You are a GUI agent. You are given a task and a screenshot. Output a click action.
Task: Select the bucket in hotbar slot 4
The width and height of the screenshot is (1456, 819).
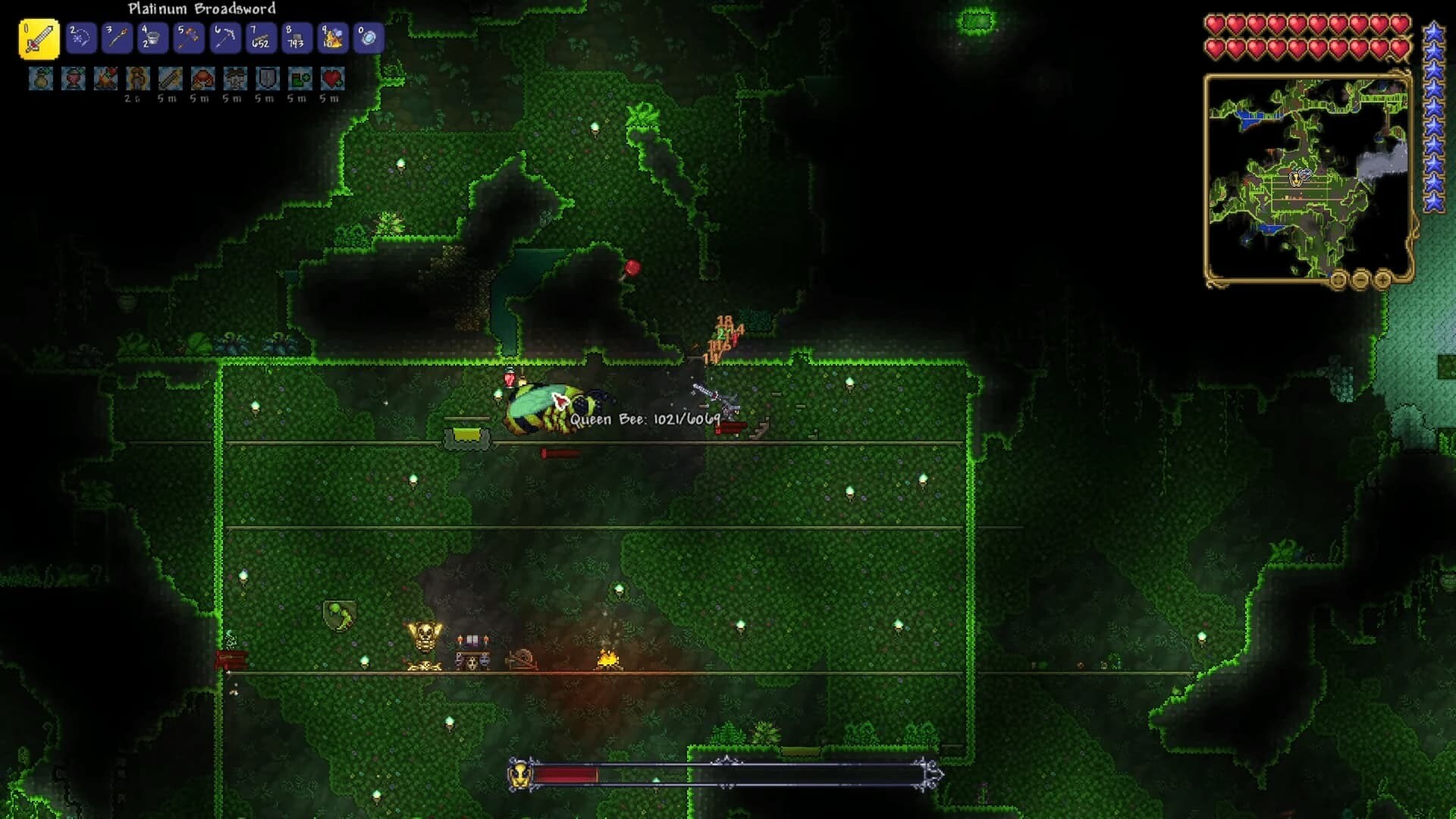pyautogui.click(x=152, y=38)
